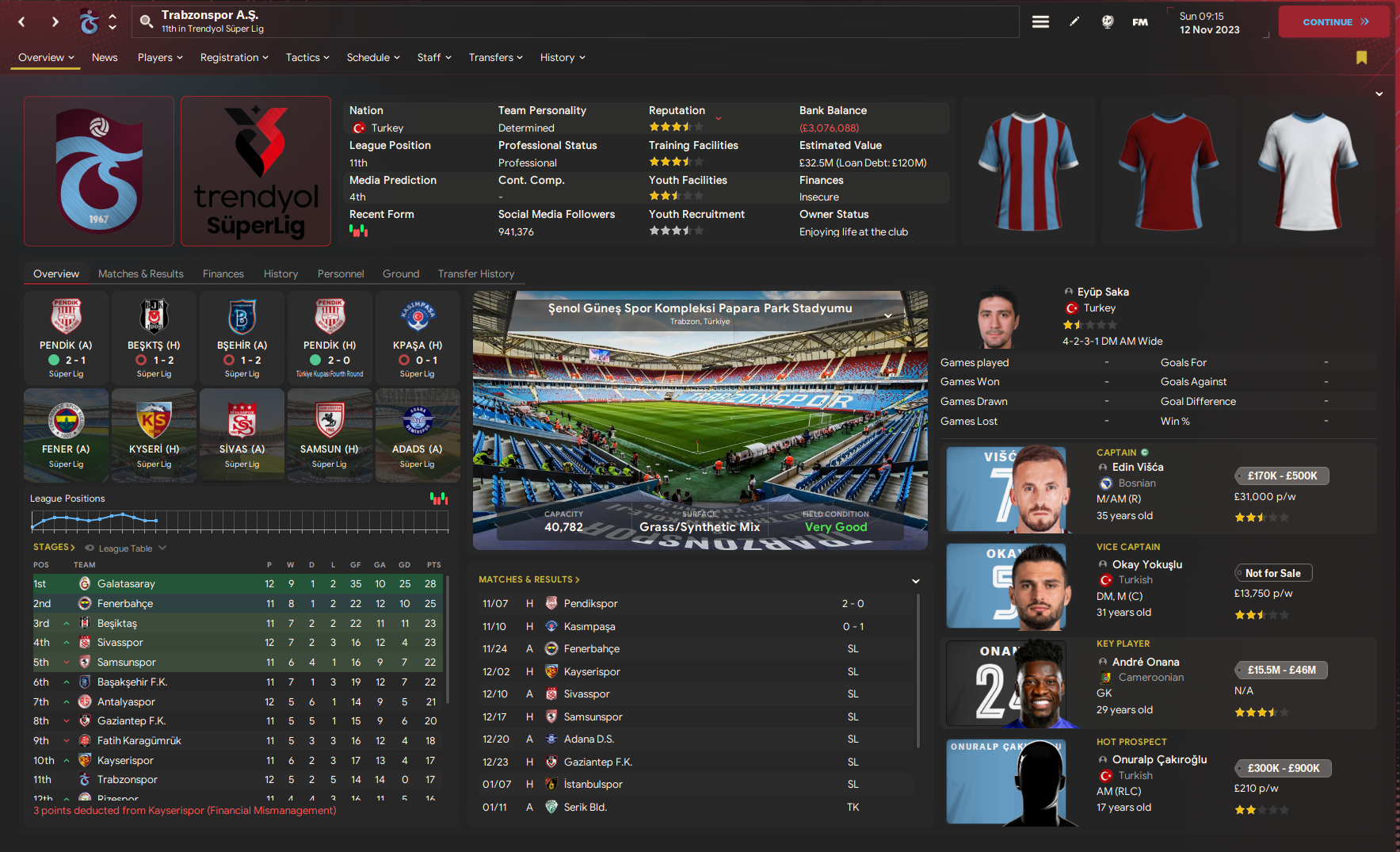1400x852 pixels.
Task: Open the Players menu
Action: coord(160,58)
